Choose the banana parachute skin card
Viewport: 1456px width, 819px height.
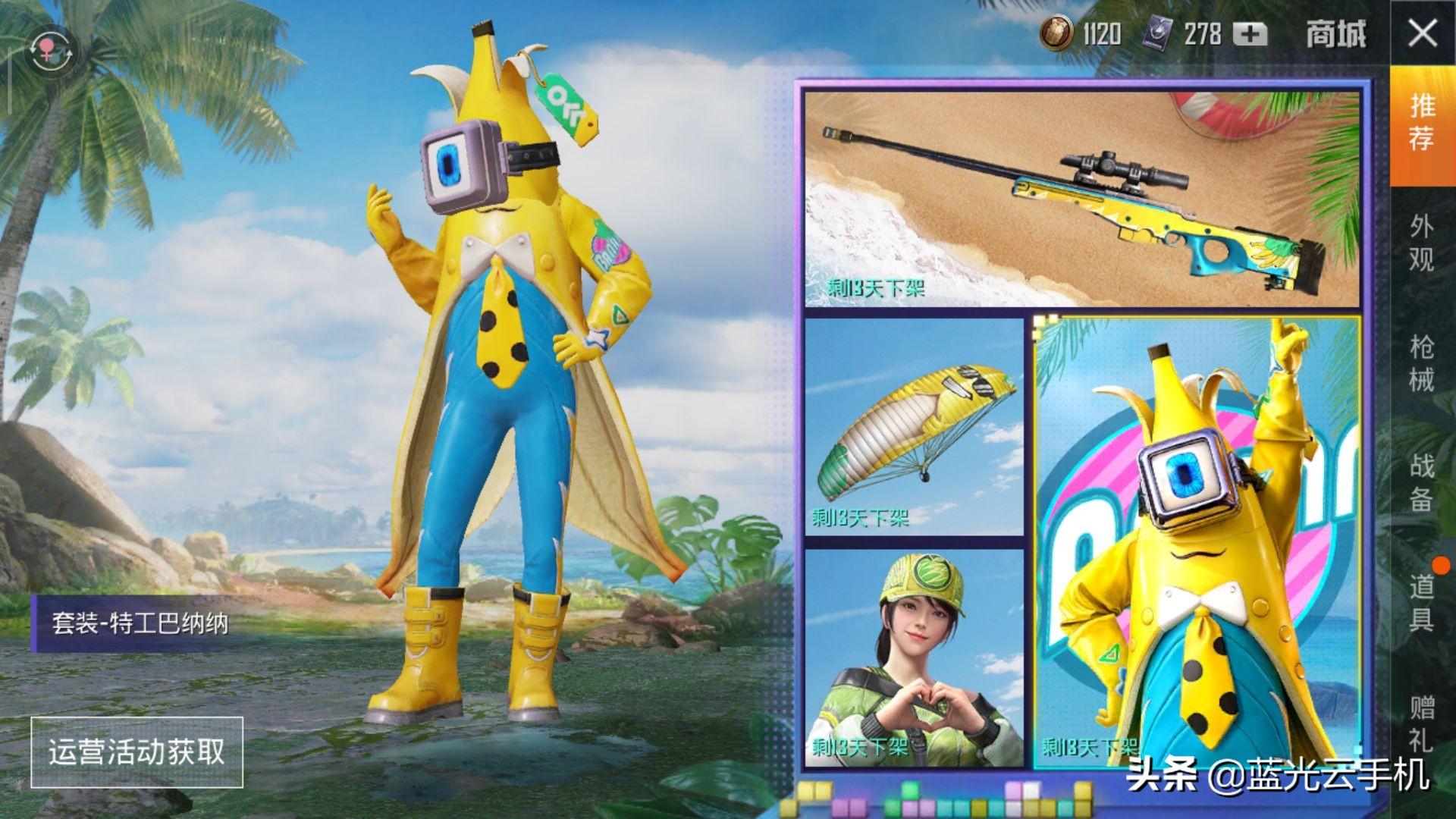point(914,426)
